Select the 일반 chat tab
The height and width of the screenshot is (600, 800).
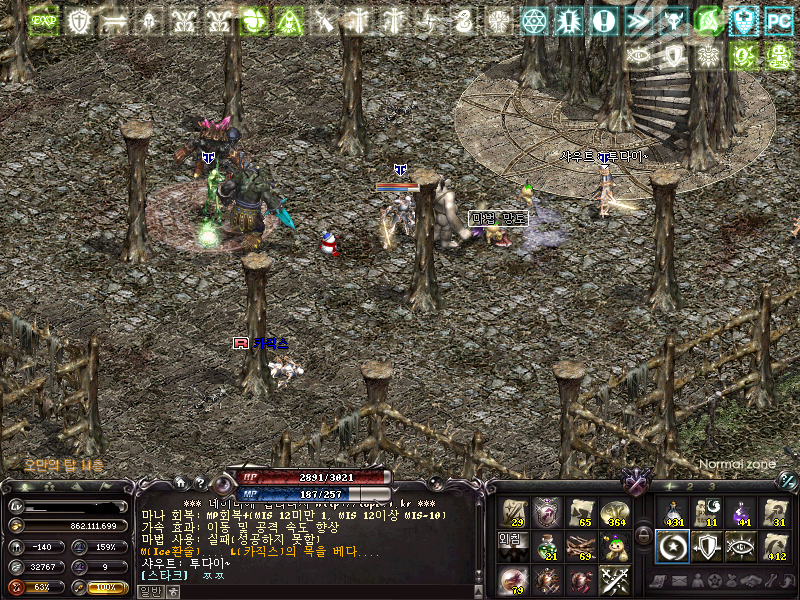coord(150,592)
